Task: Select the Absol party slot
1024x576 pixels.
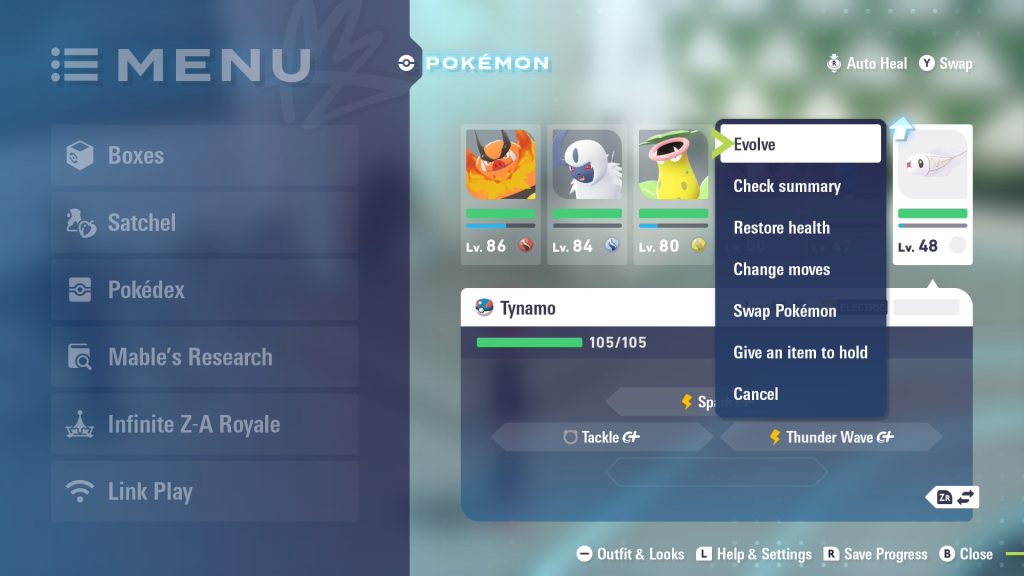Action: click(587, 193)
